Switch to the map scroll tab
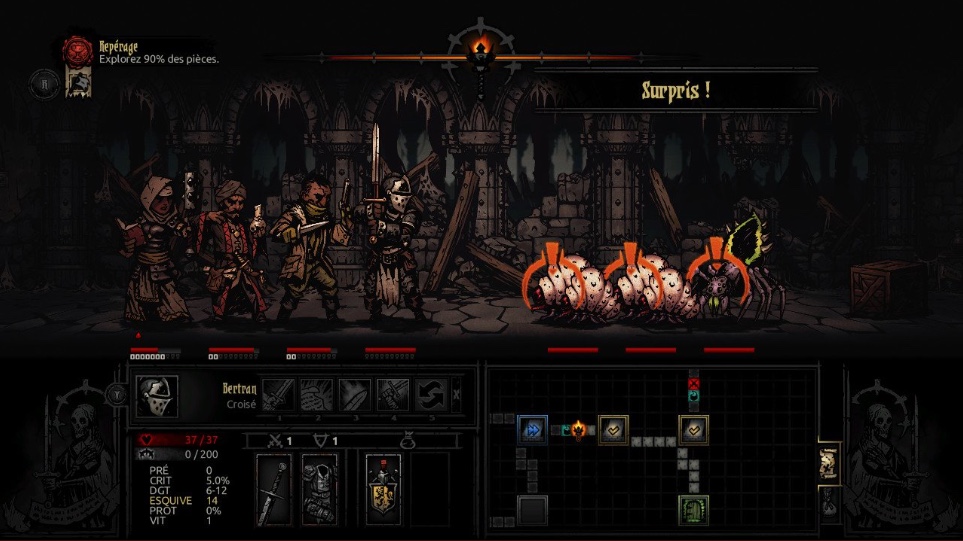Viewport: 963px width, 541px height. click(829, 463)
